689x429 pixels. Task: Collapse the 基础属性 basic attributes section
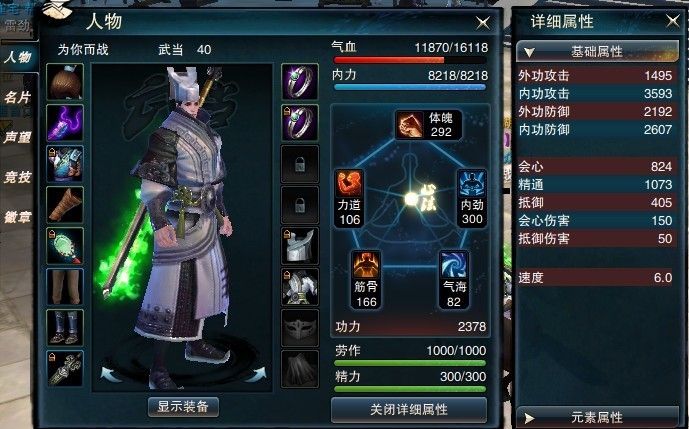tap(597, 51)
